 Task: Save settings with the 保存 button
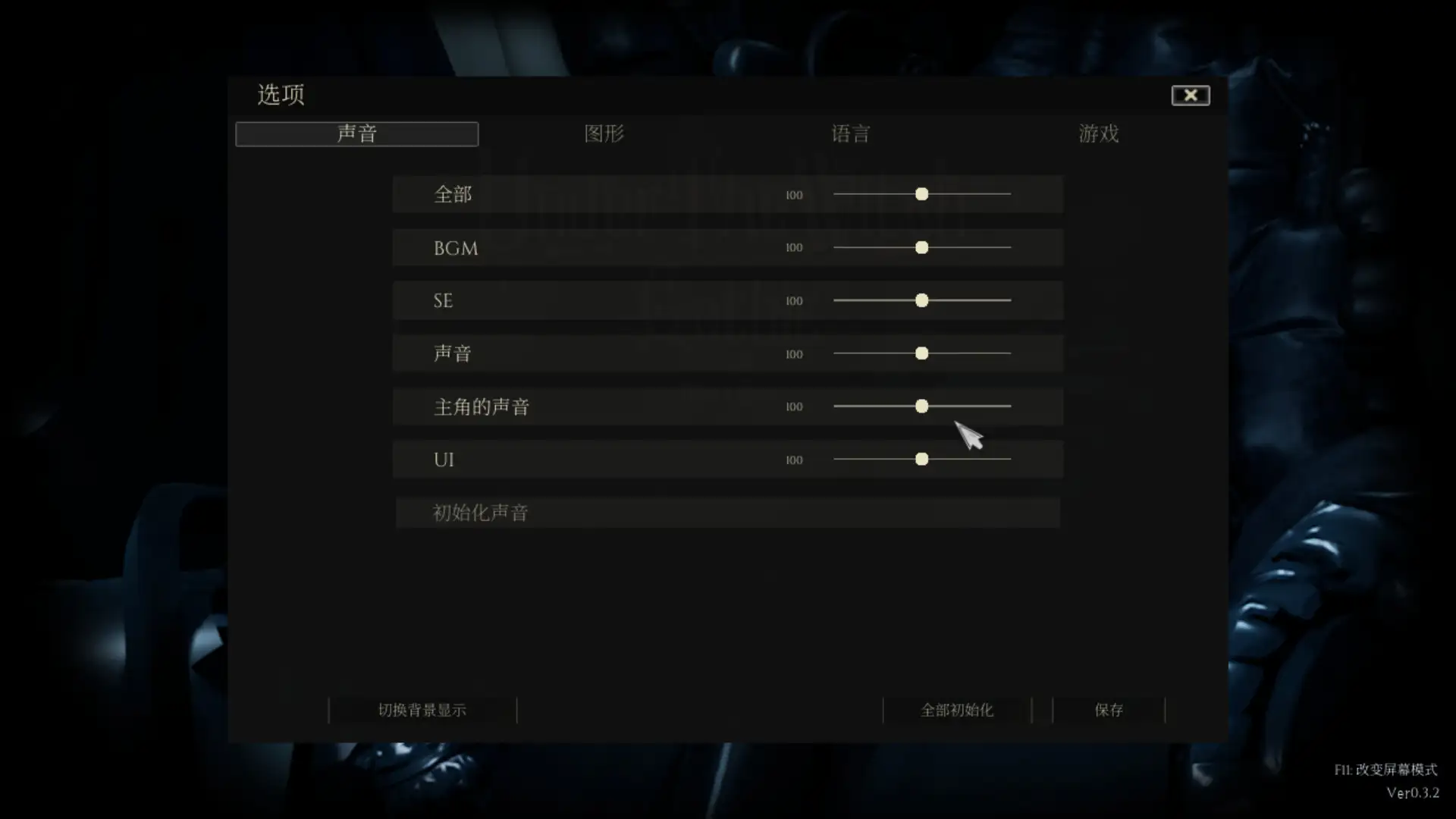tap(1109, 711)
